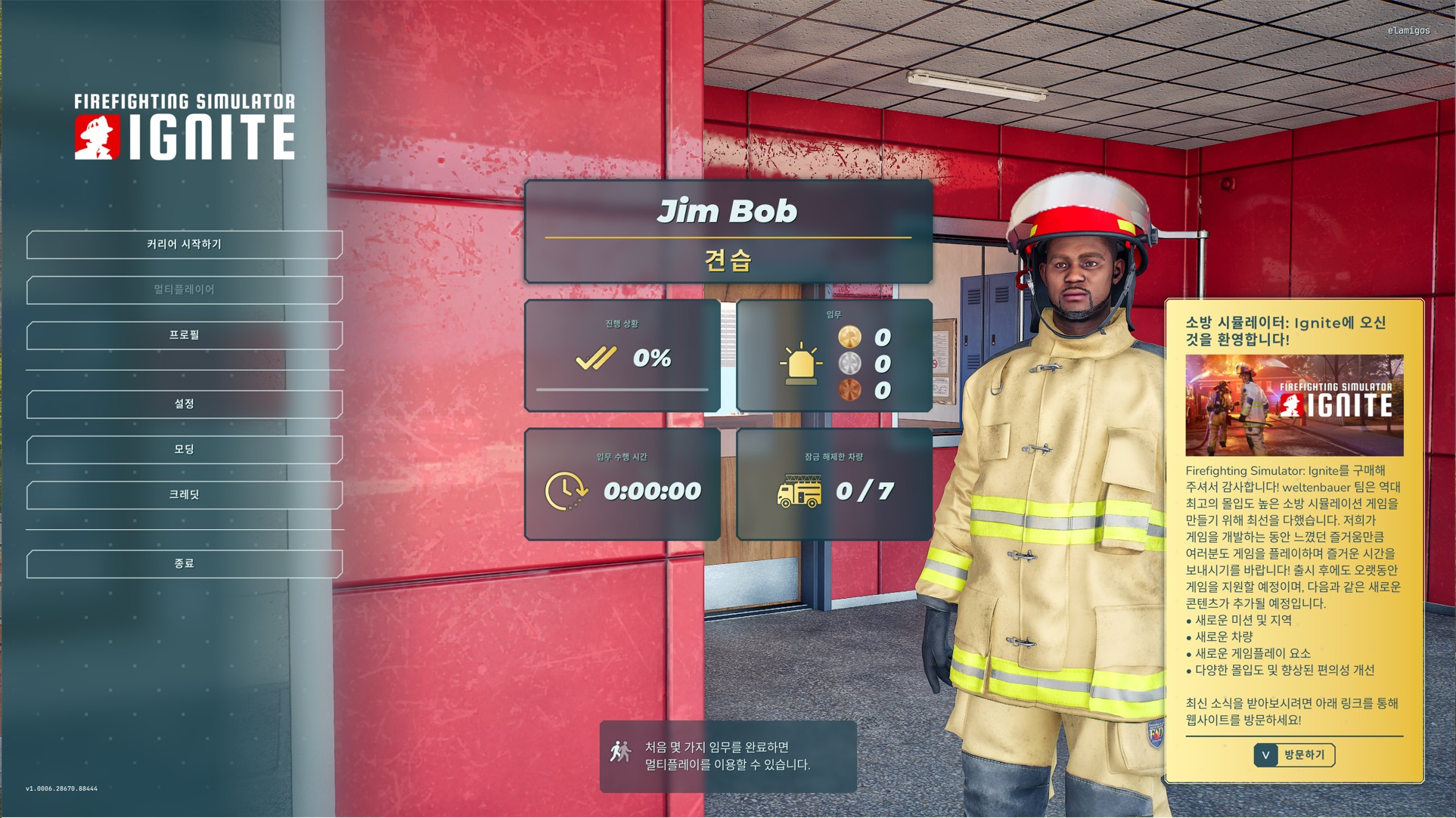The height and width of the screenshot is (818, 1456).
Task: Open the 설정 settings menu
Action: (185, 404)
